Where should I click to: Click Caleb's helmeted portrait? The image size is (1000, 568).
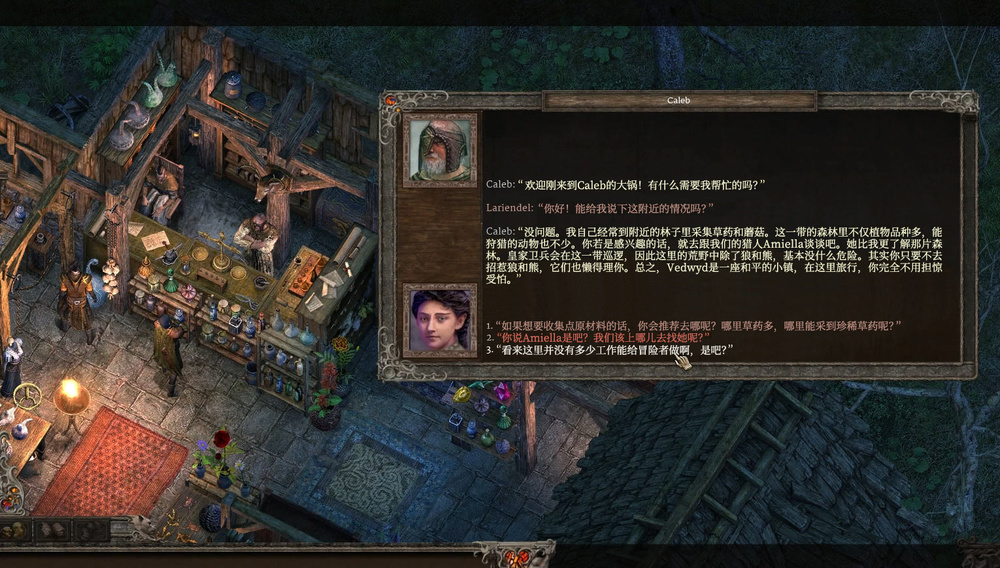(x=439, y=150)
